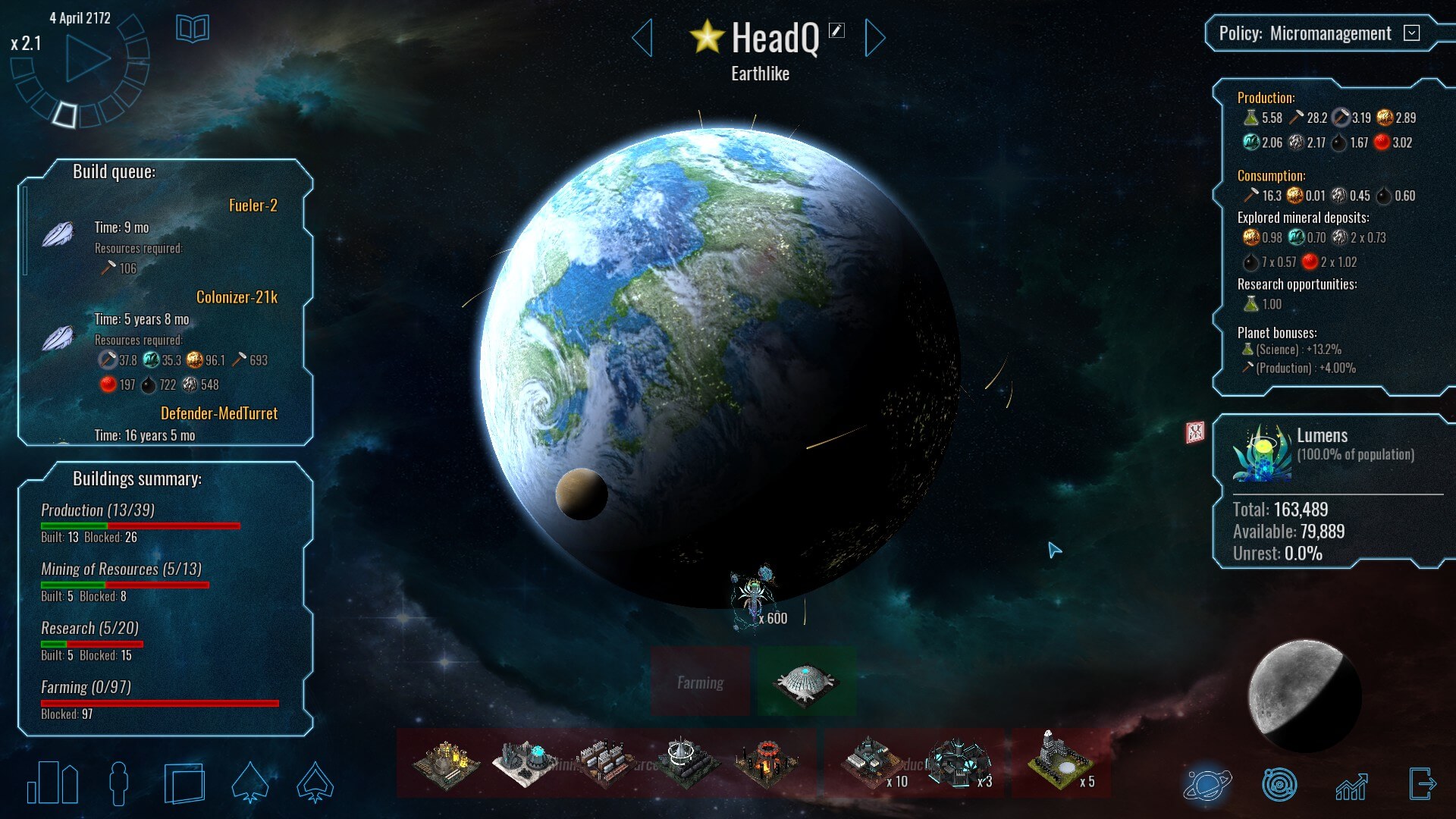The image size is (1456, 819).
Task: Select Defender-MedTurret in the build queue
Action: [x=218, y=413]
